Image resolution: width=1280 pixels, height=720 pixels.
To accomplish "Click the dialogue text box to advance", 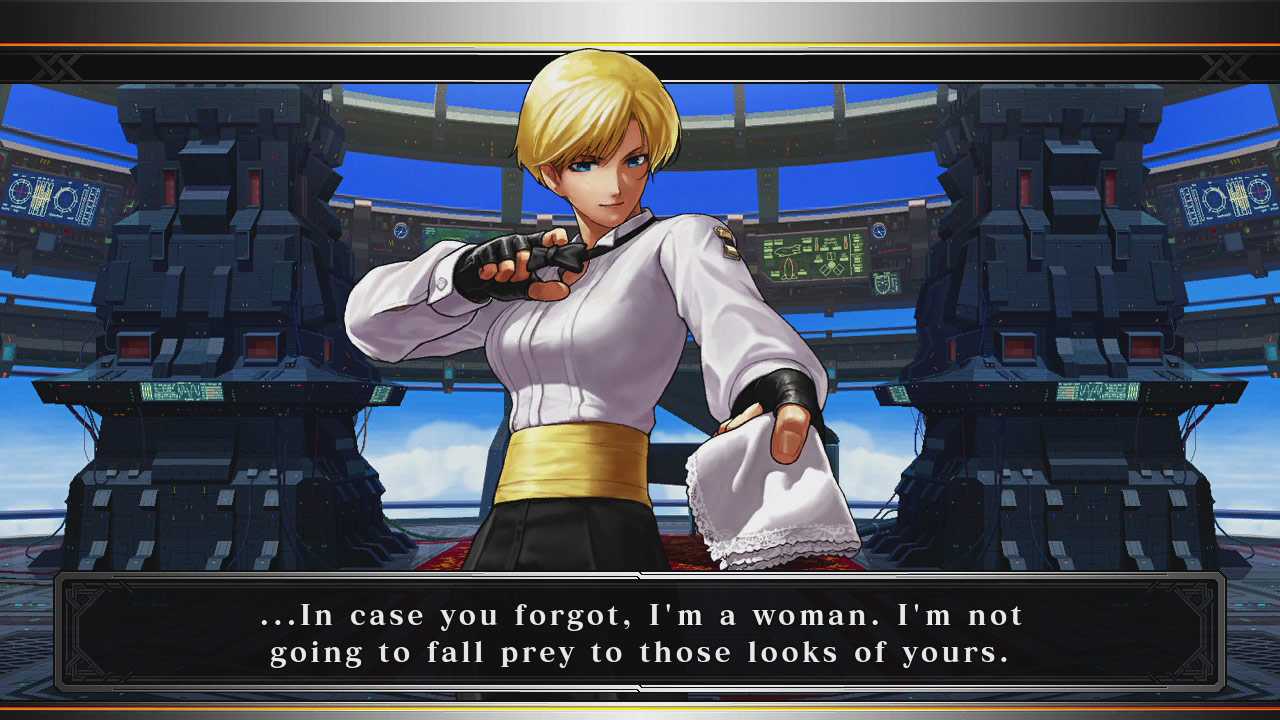I will (x=640, y=632).
